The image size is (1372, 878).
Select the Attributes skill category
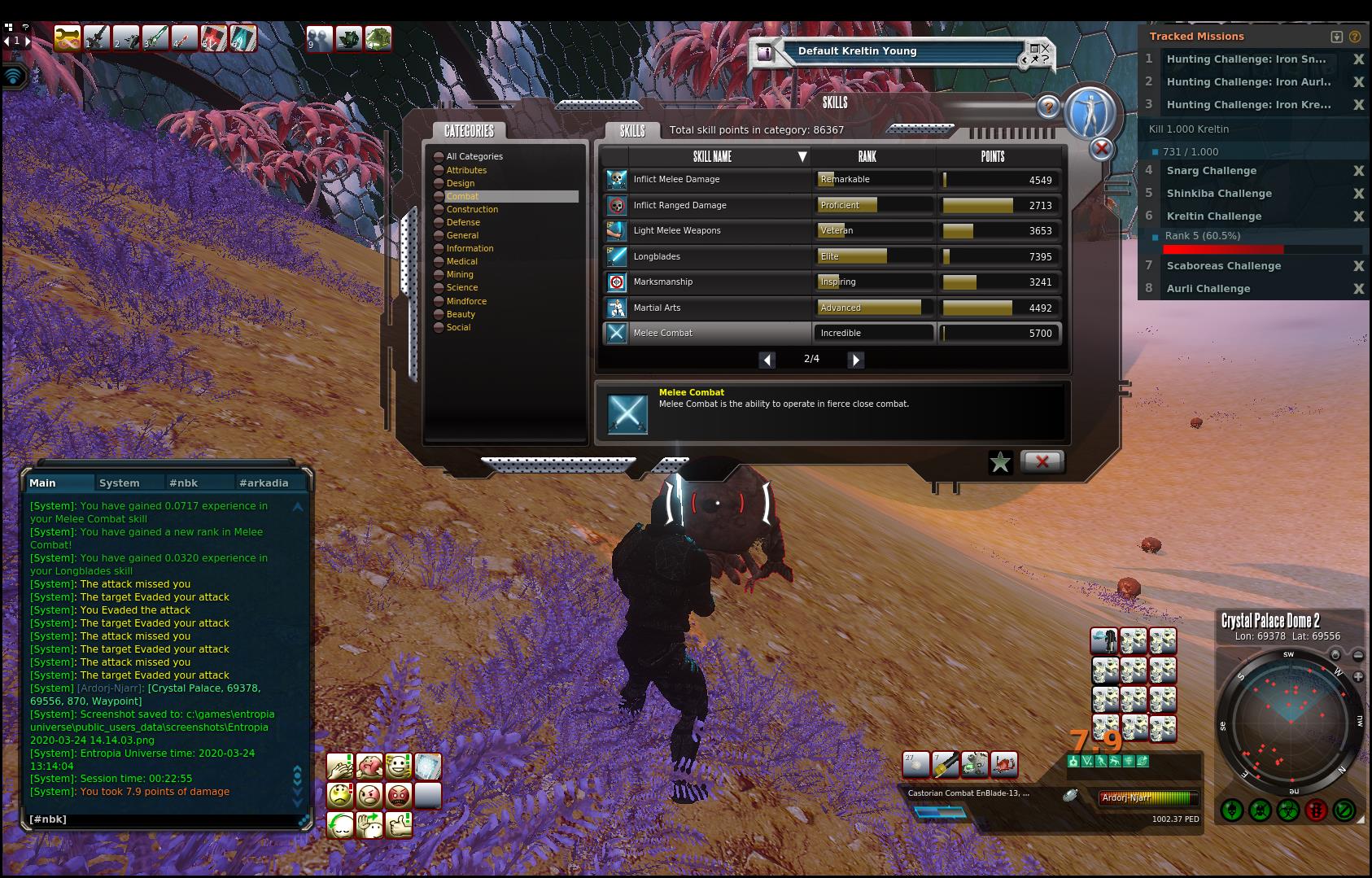point(466,170)
